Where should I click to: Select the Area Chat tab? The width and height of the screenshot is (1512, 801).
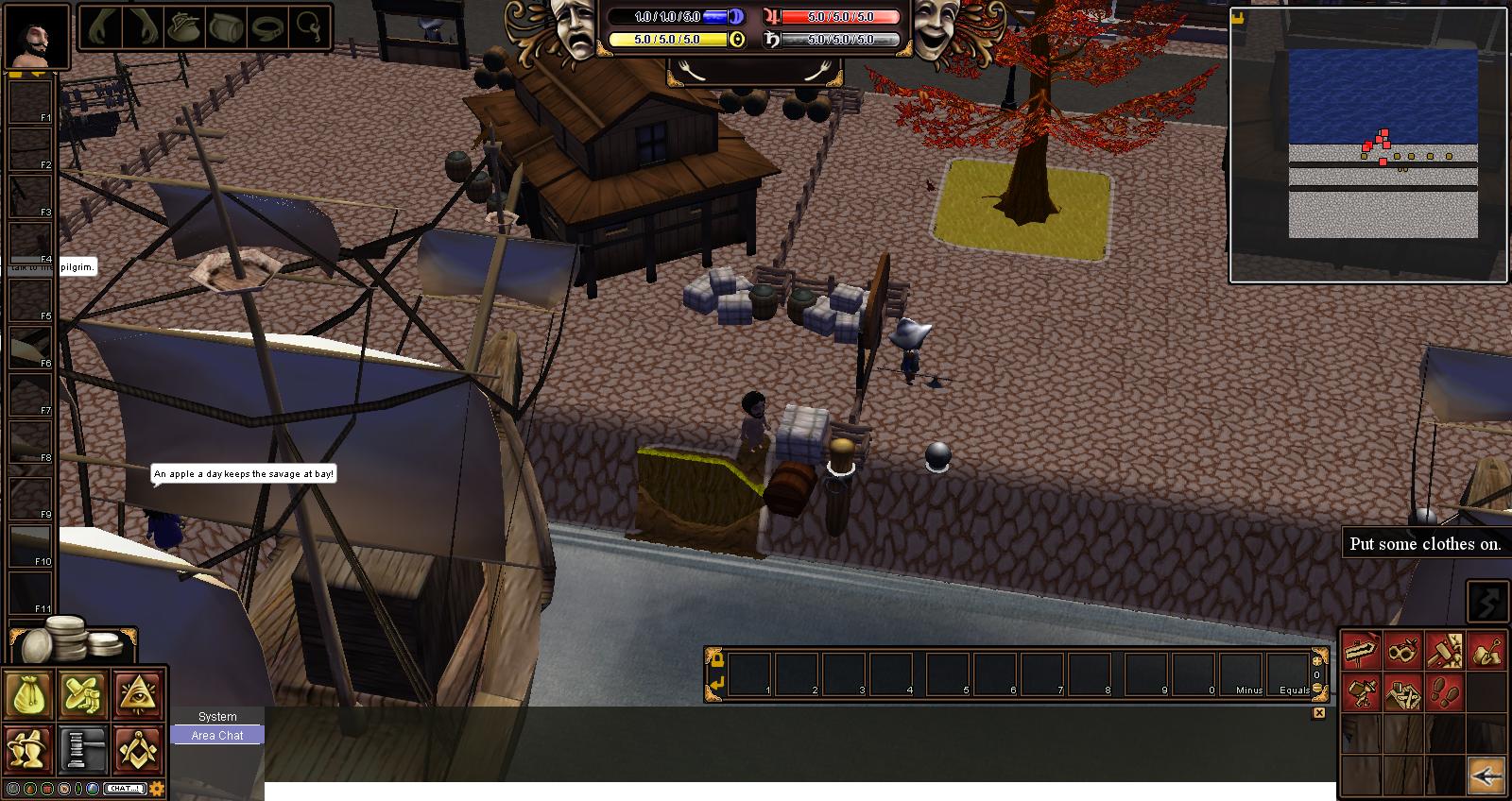point(217,735)
